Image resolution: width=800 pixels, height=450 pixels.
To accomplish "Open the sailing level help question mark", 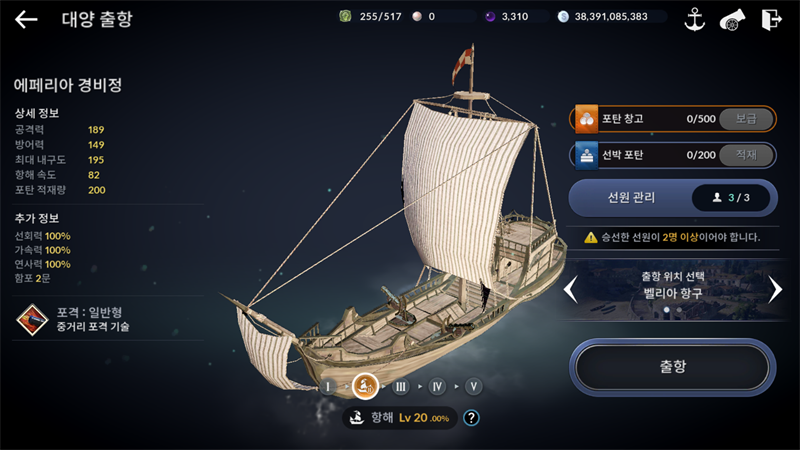I will pos(472,418).
